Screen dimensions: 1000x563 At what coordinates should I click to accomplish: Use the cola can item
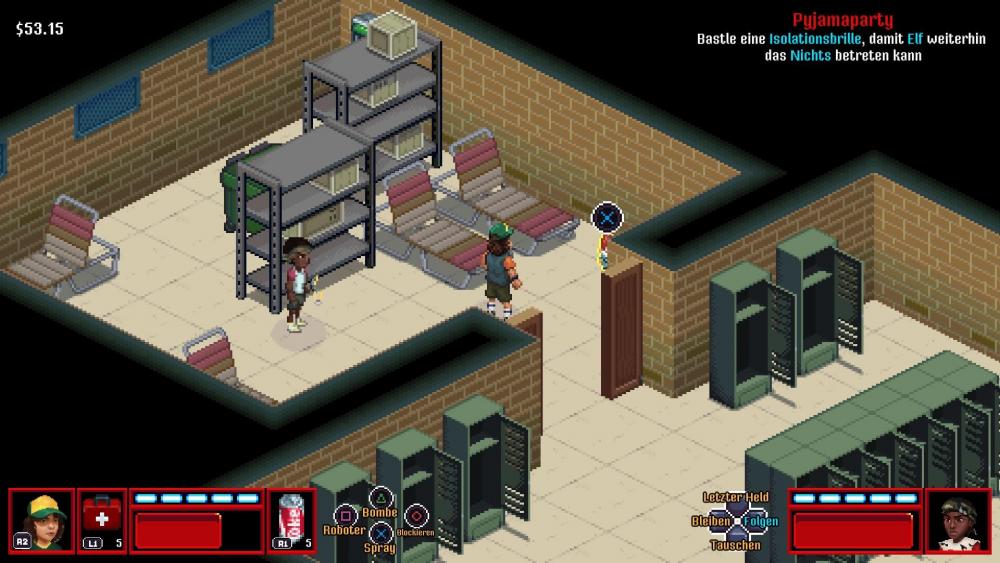point(292,520)
